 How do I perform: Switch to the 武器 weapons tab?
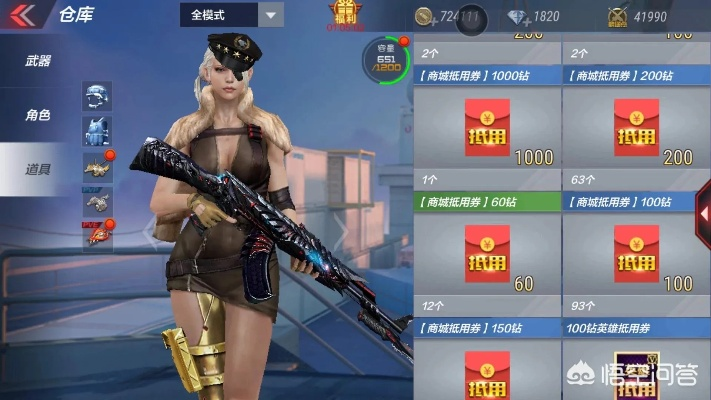(38, 61)
